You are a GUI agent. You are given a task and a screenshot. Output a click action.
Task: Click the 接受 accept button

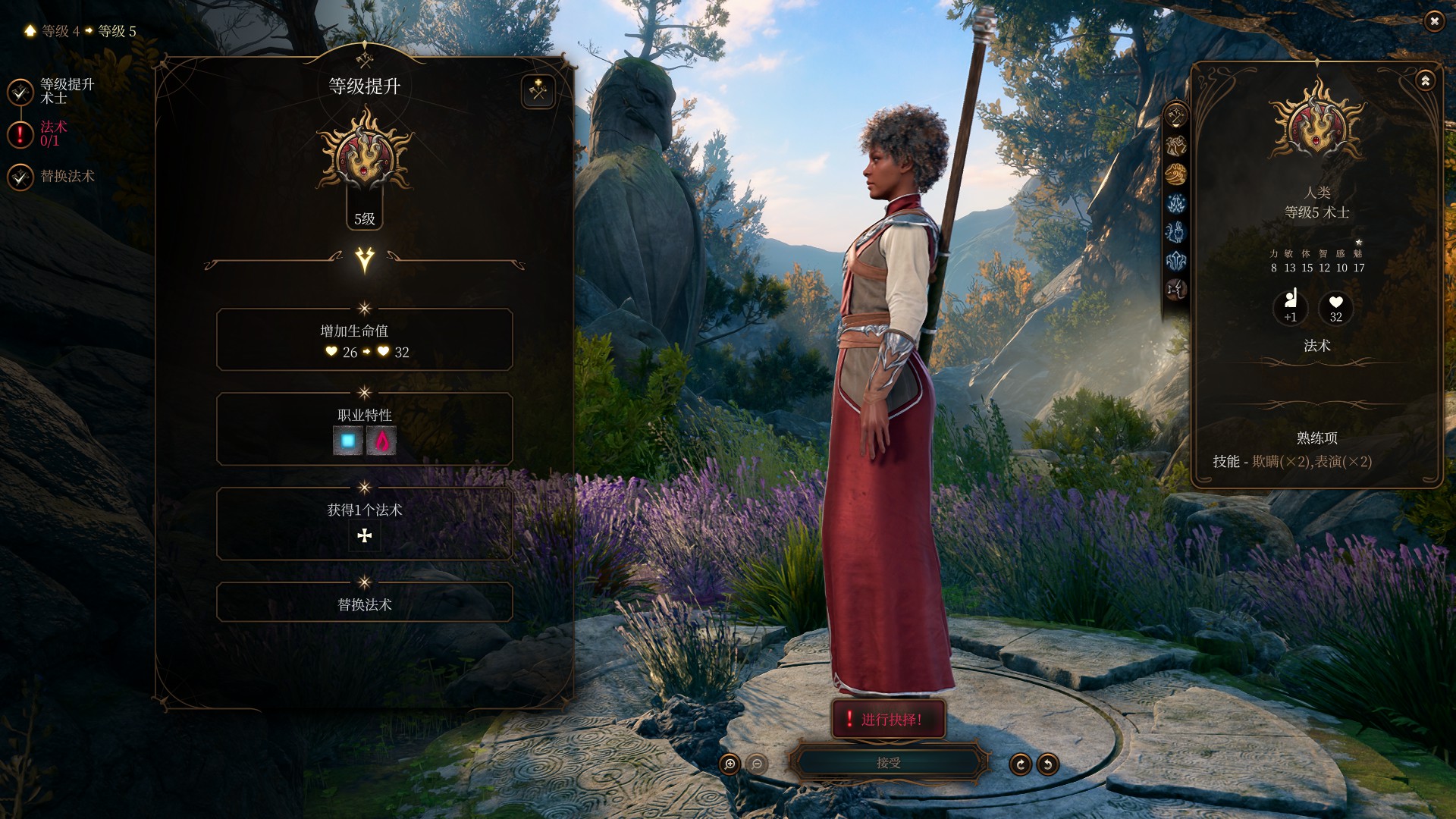888,763
